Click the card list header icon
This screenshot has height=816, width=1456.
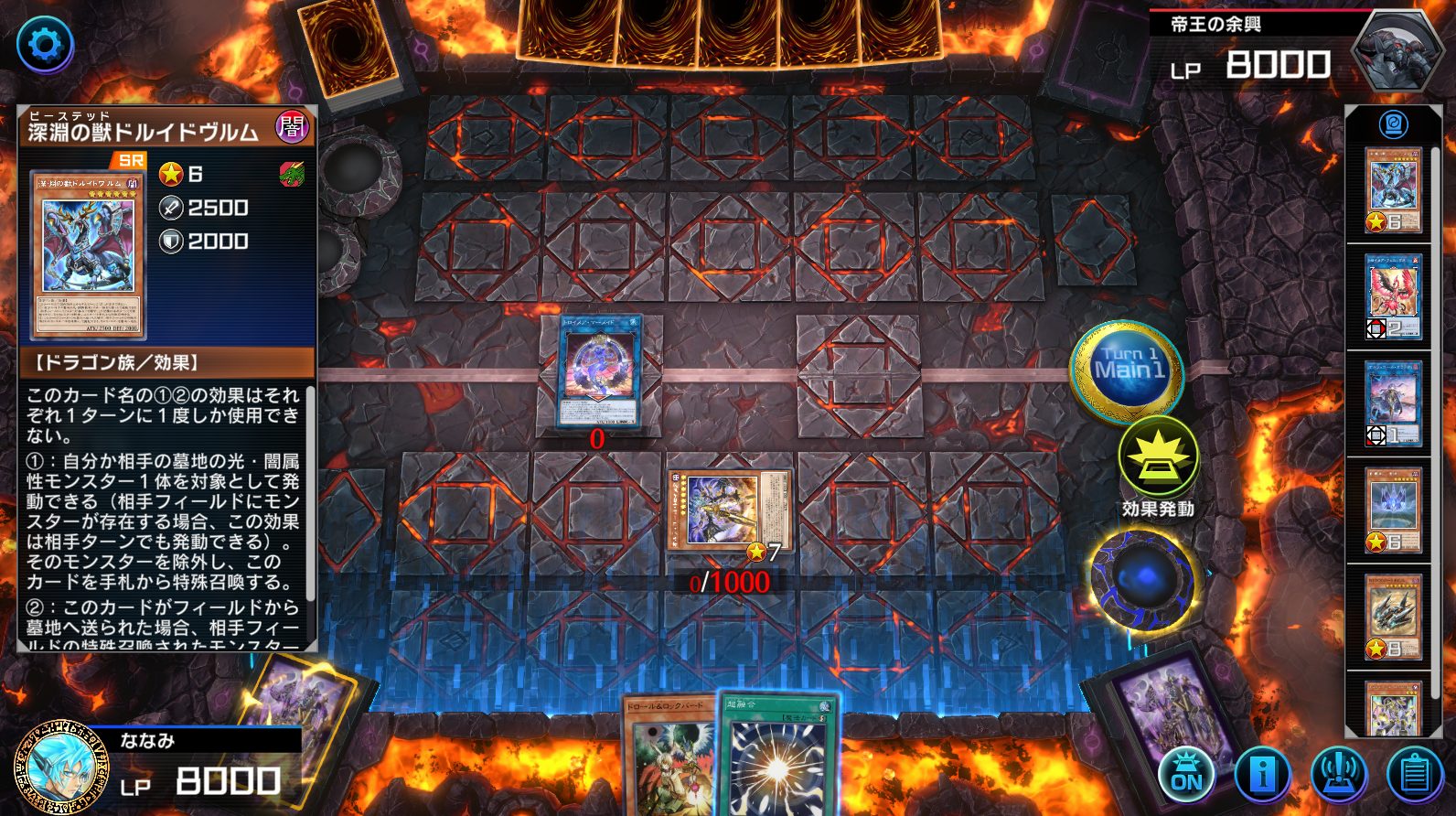pos(1393,123)
